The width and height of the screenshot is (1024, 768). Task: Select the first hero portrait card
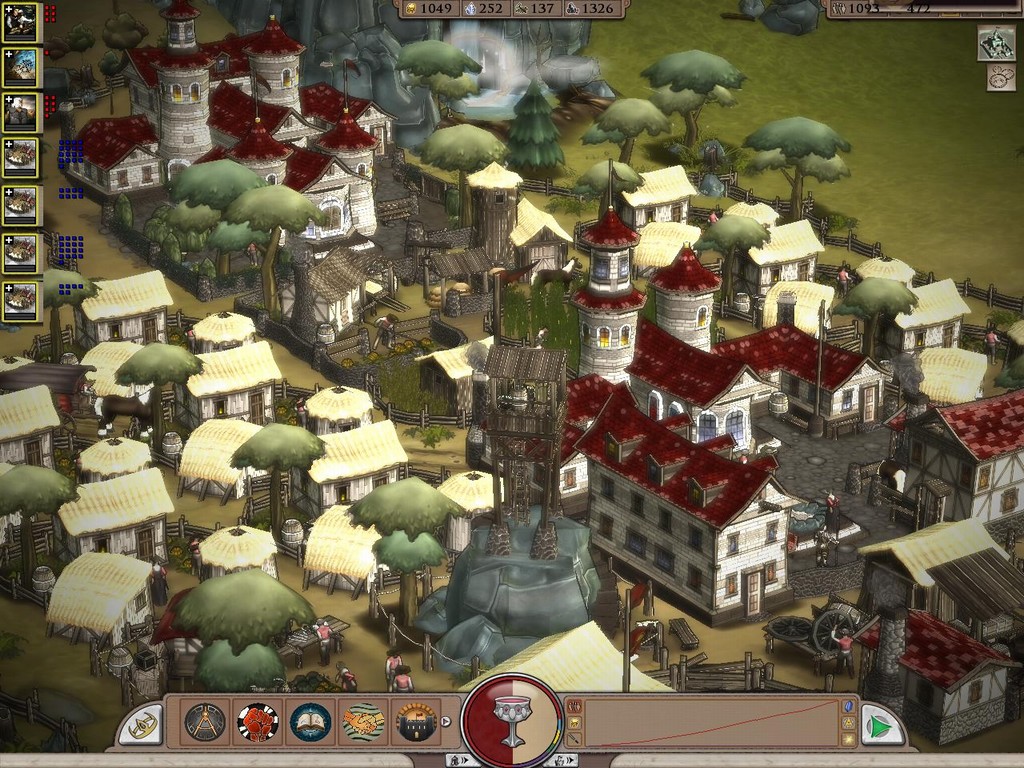click(x=20, y=22)
